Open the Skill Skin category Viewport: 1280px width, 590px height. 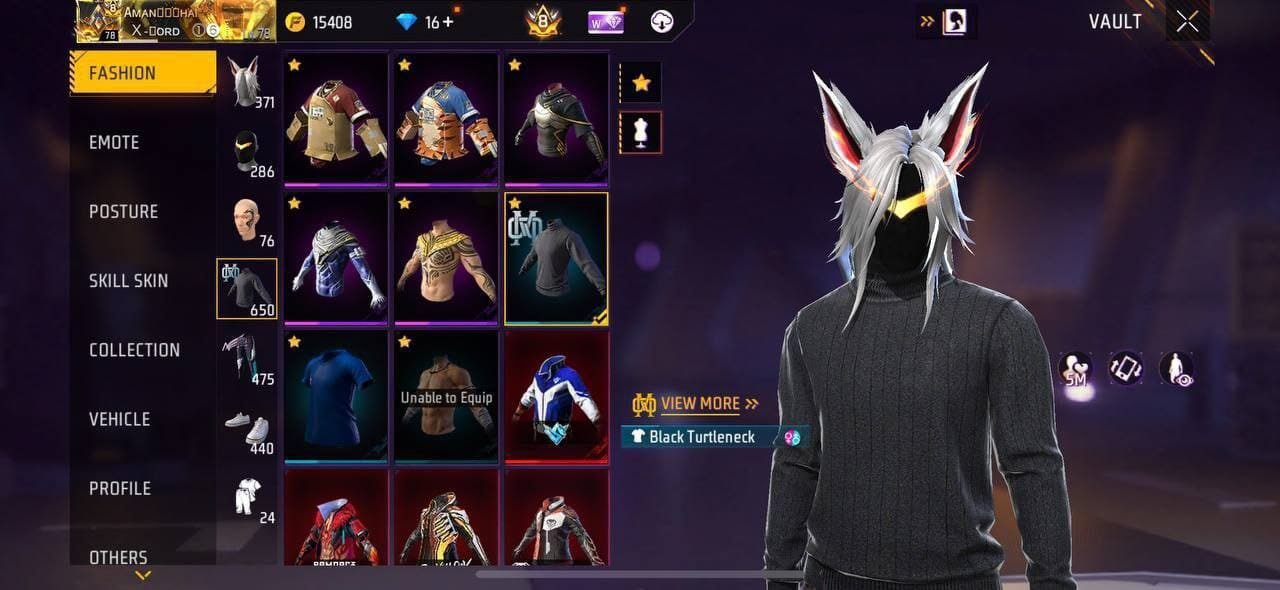[128, 280]
